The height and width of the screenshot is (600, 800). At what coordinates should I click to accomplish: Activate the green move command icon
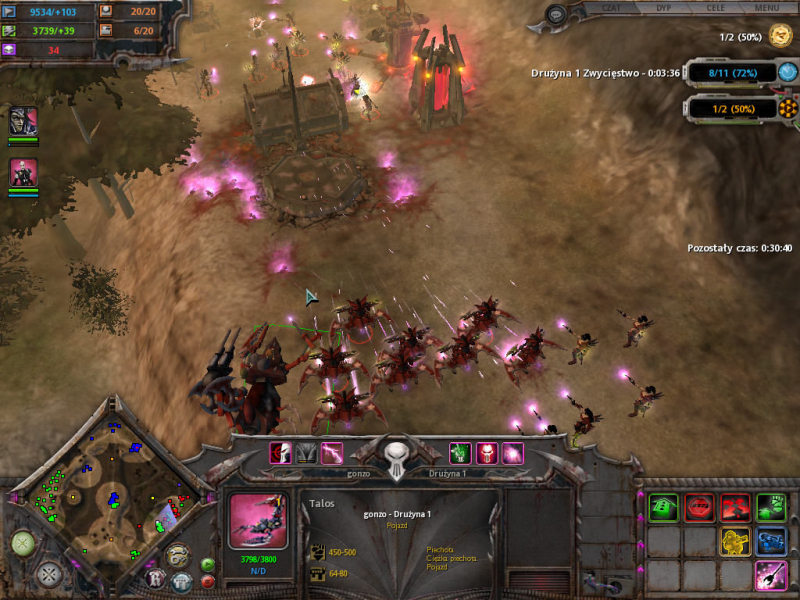[664, 507]
